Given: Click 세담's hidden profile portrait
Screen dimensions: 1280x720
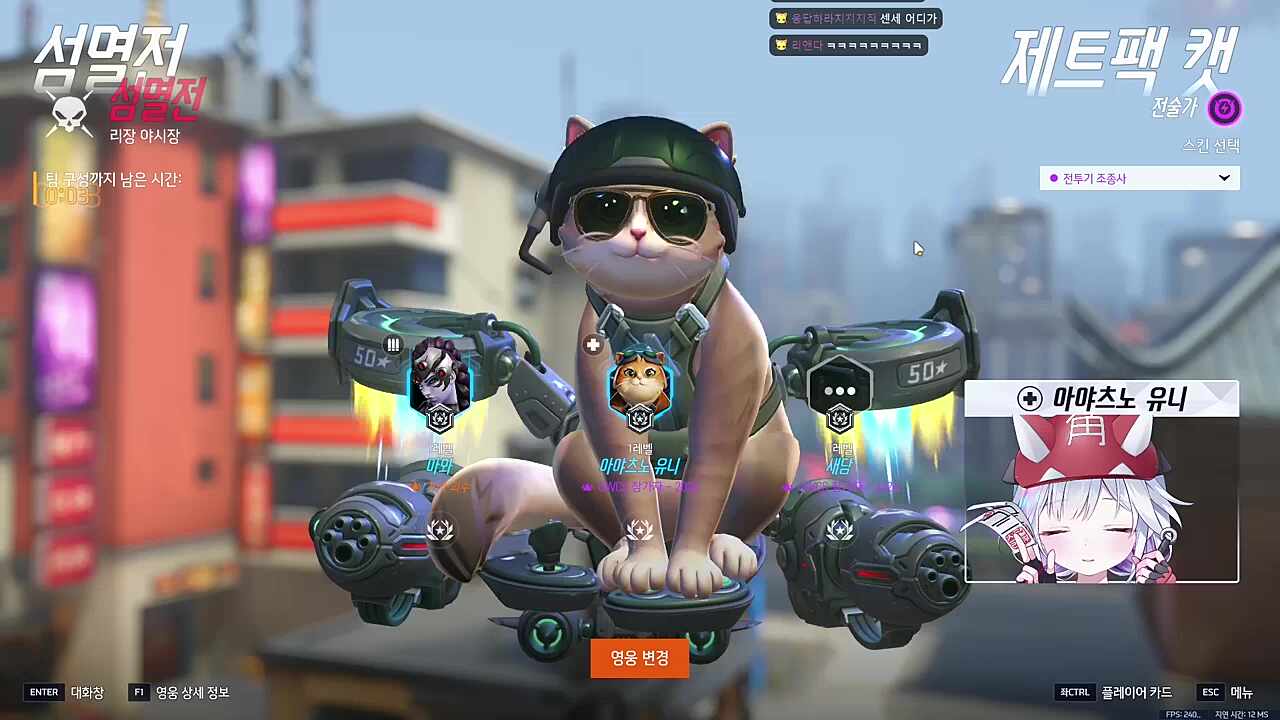Looking at the screenshot, I should [x=838, y=385].
